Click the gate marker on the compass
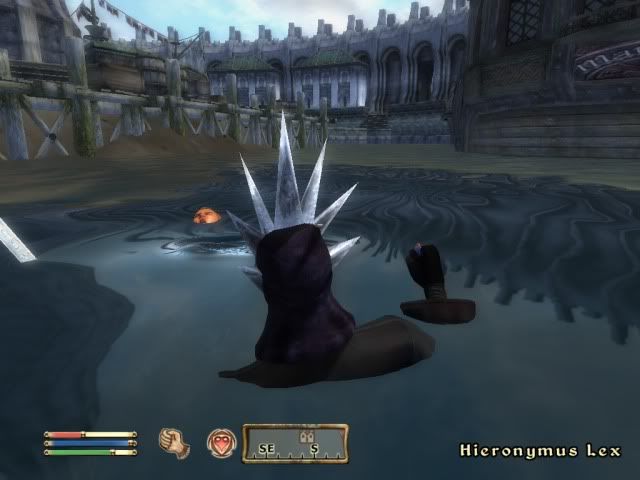The width and height of the screenshot is (640, 480). click(x=307, y=437)
